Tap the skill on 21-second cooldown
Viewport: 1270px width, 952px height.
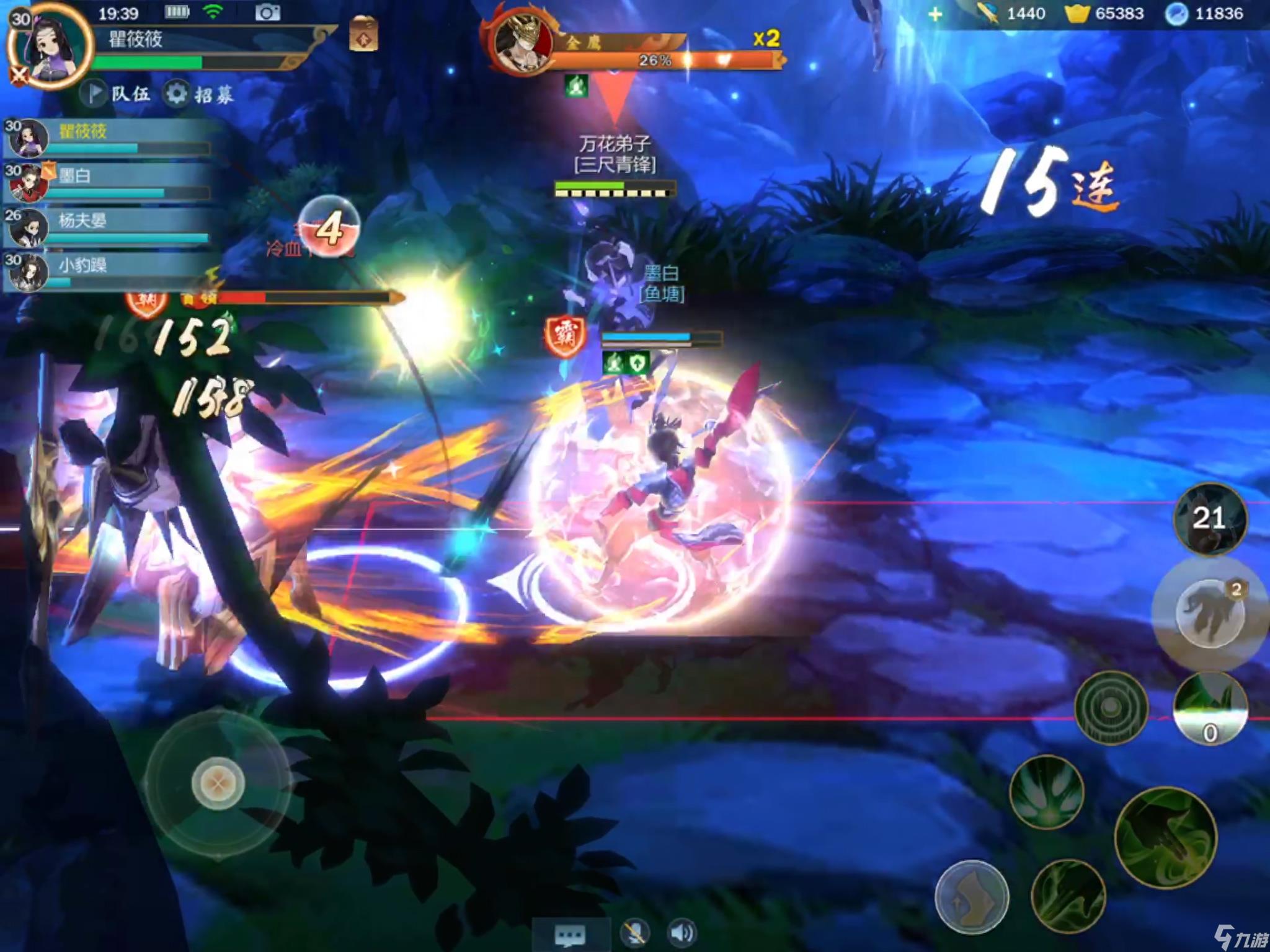click(1209, 518)
